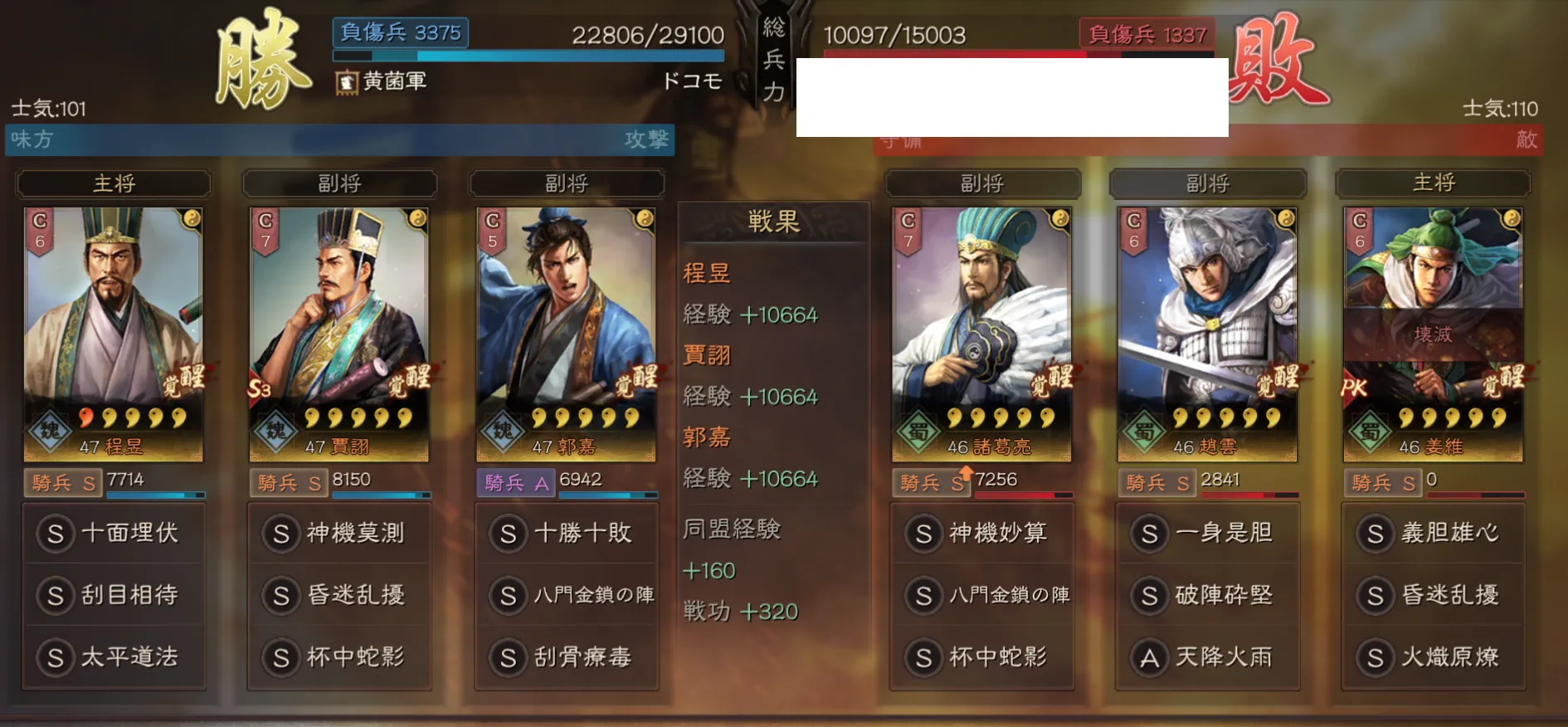This screenshot has height=727, width=1568.
Task: Open the 刮骨療毒 skill details
Action: [567, 657]
